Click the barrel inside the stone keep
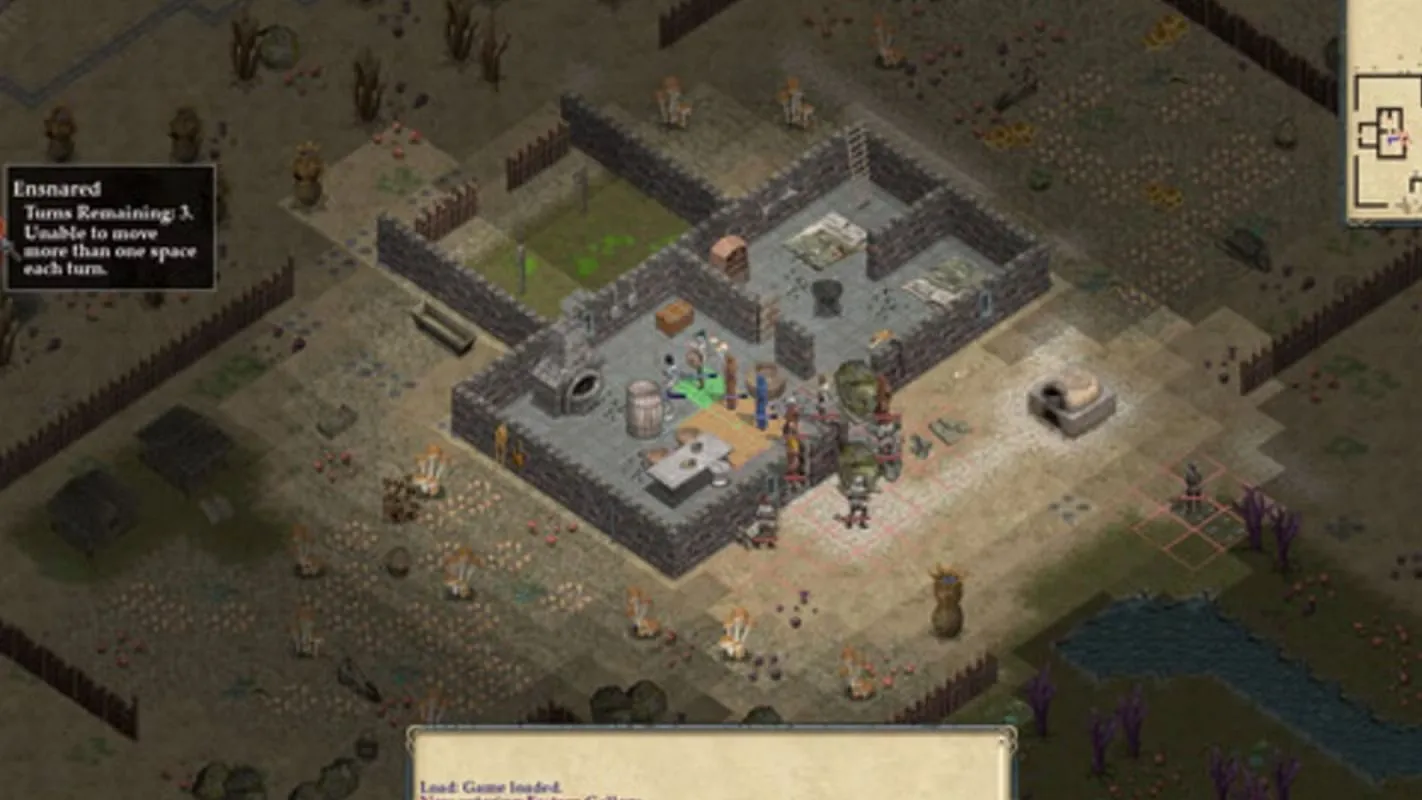 tap(644, 405)
